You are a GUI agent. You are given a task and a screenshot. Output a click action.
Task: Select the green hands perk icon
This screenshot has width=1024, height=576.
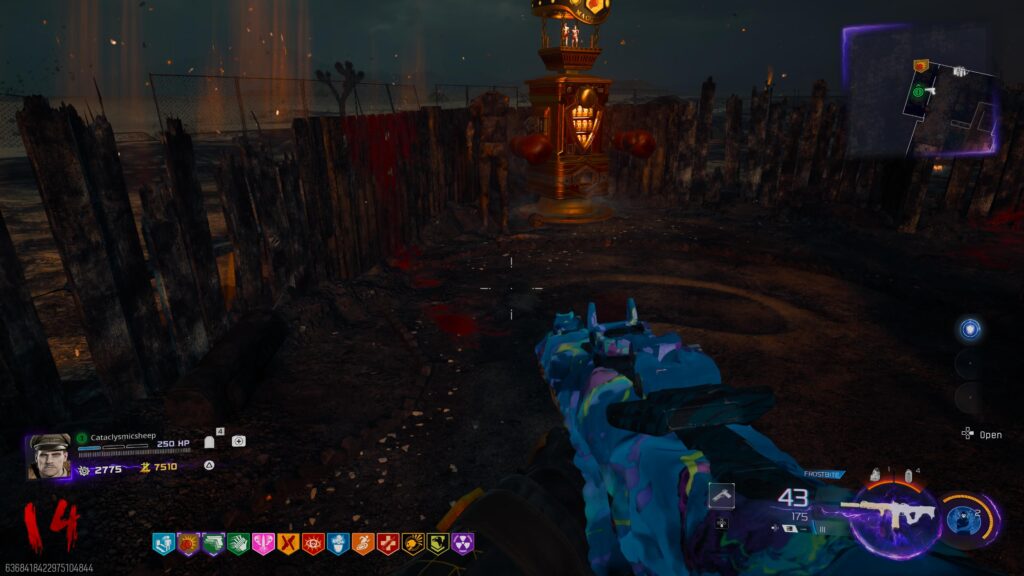(237, 544)
